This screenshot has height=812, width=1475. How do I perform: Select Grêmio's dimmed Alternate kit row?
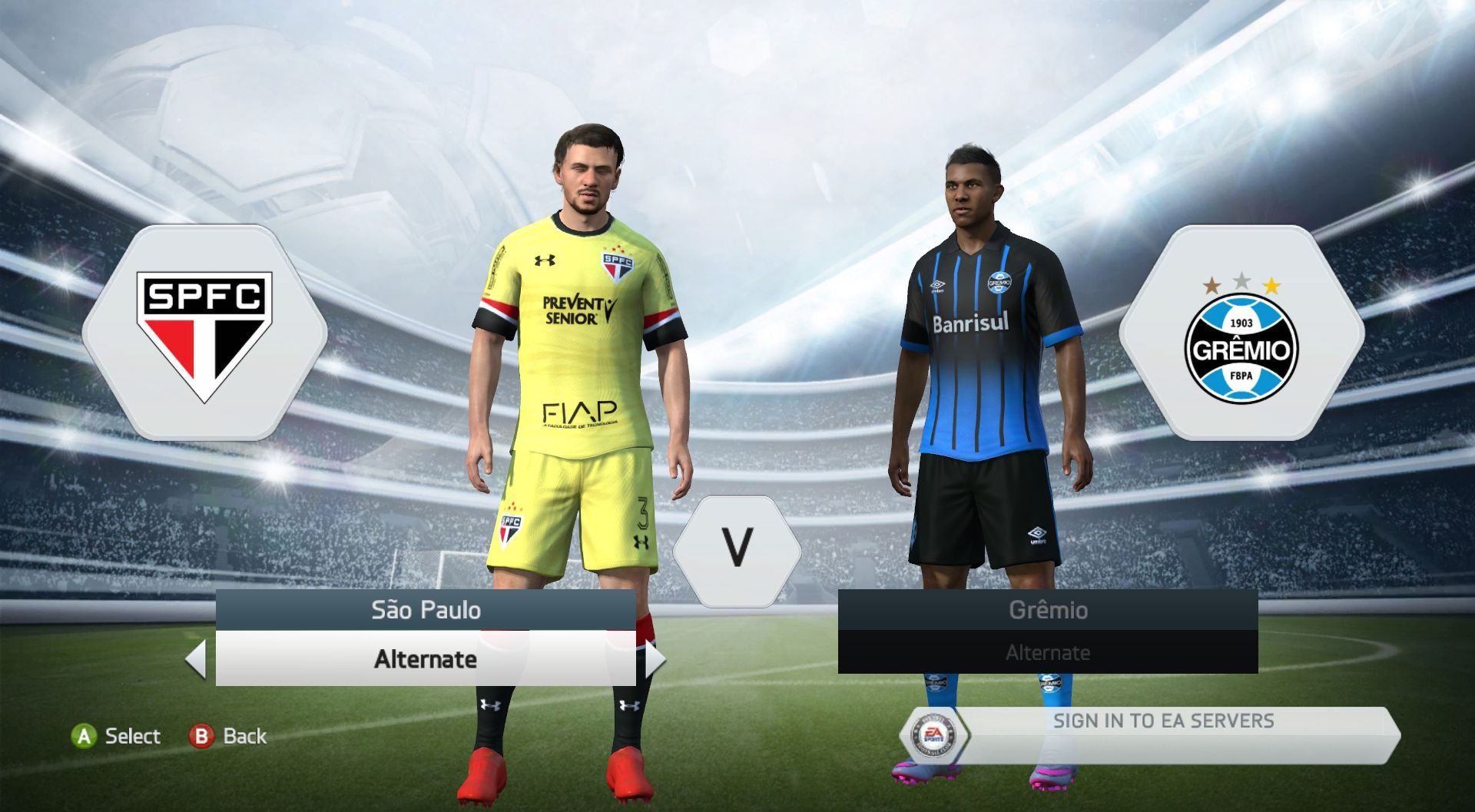tap(1047, 653)
